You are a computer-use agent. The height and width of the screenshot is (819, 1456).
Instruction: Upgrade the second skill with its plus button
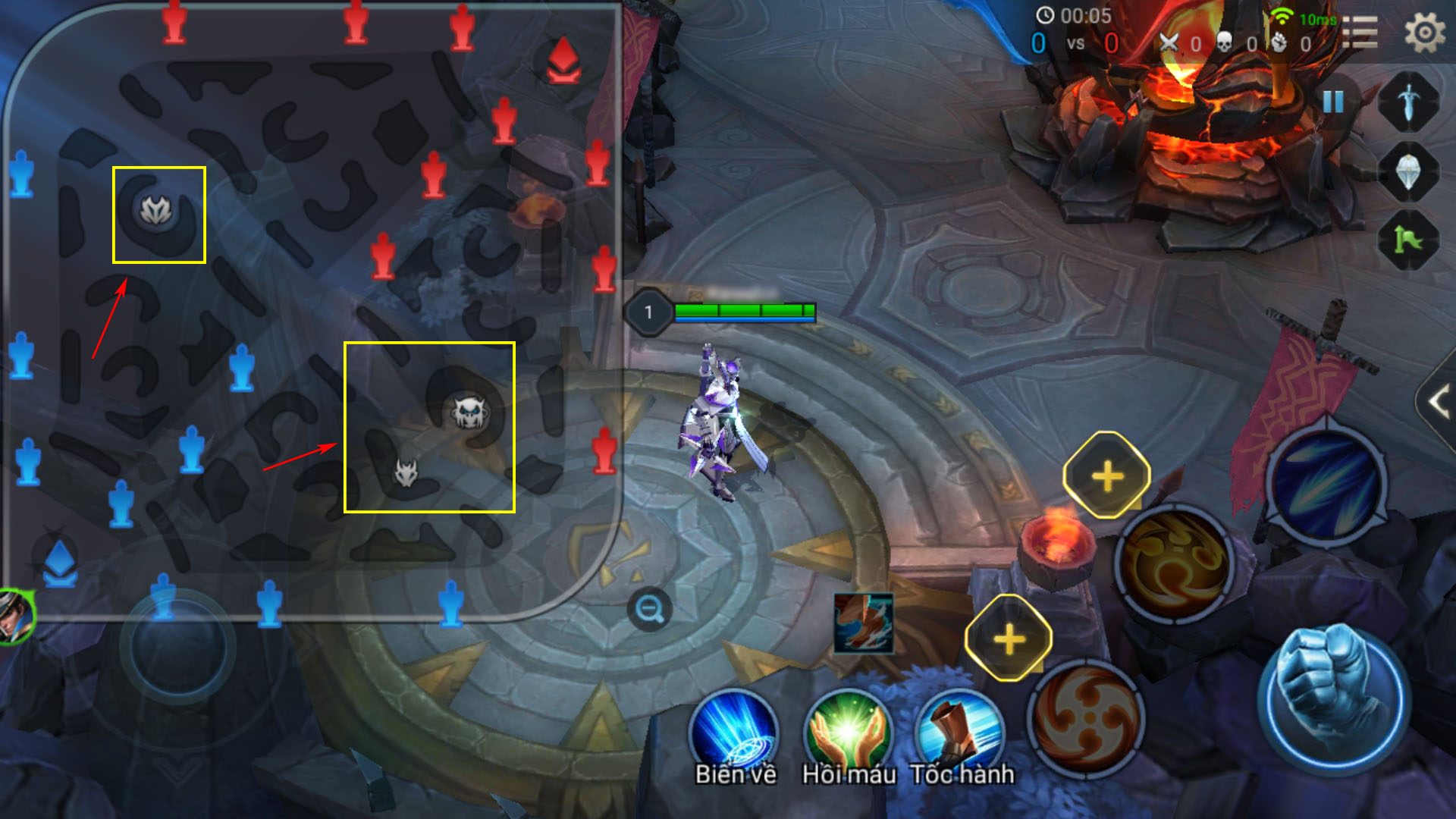coord(1107,476)
